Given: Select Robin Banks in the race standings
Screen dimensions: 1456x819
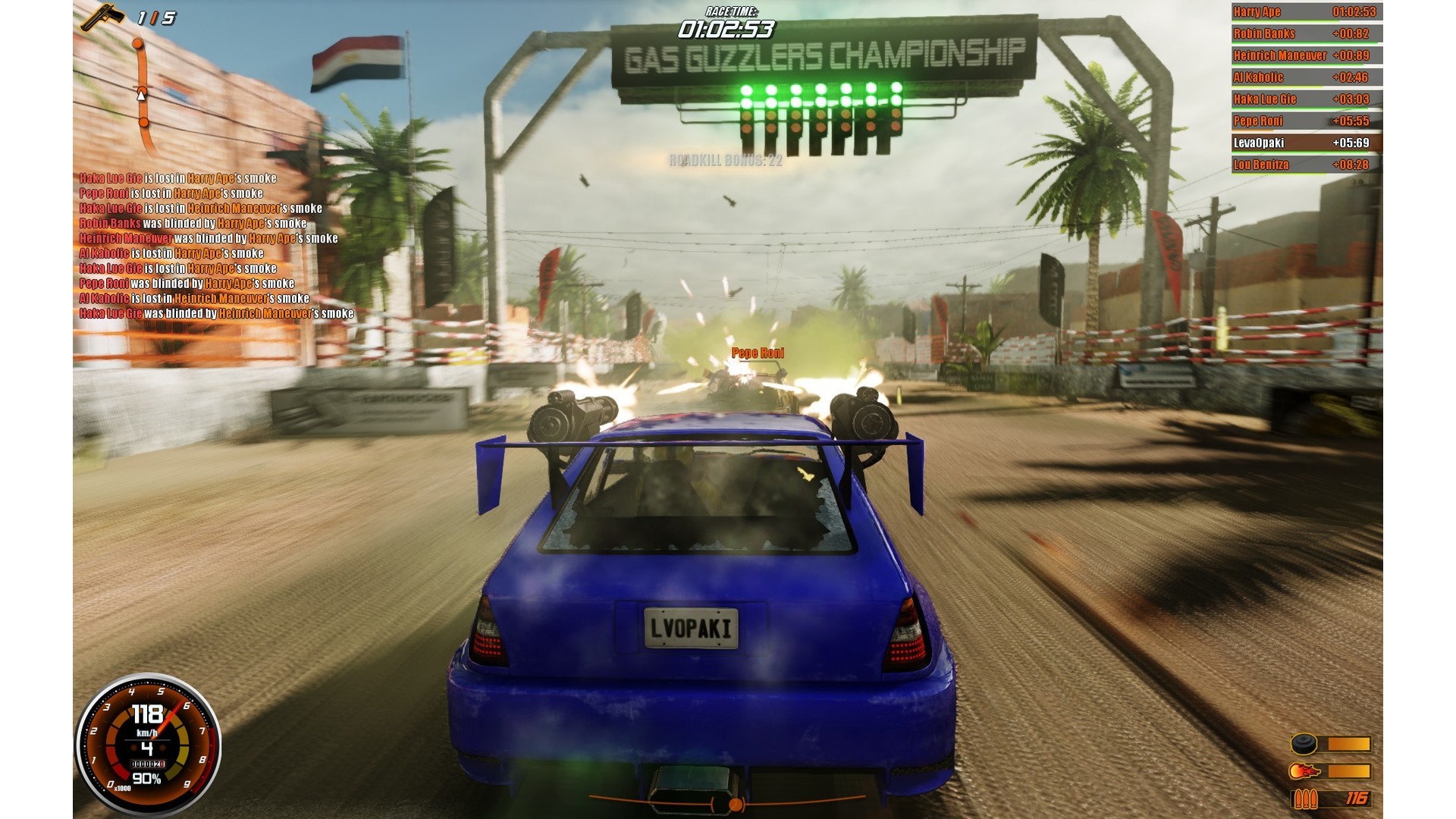Looking at the screenshot, I should point(1305,34).
